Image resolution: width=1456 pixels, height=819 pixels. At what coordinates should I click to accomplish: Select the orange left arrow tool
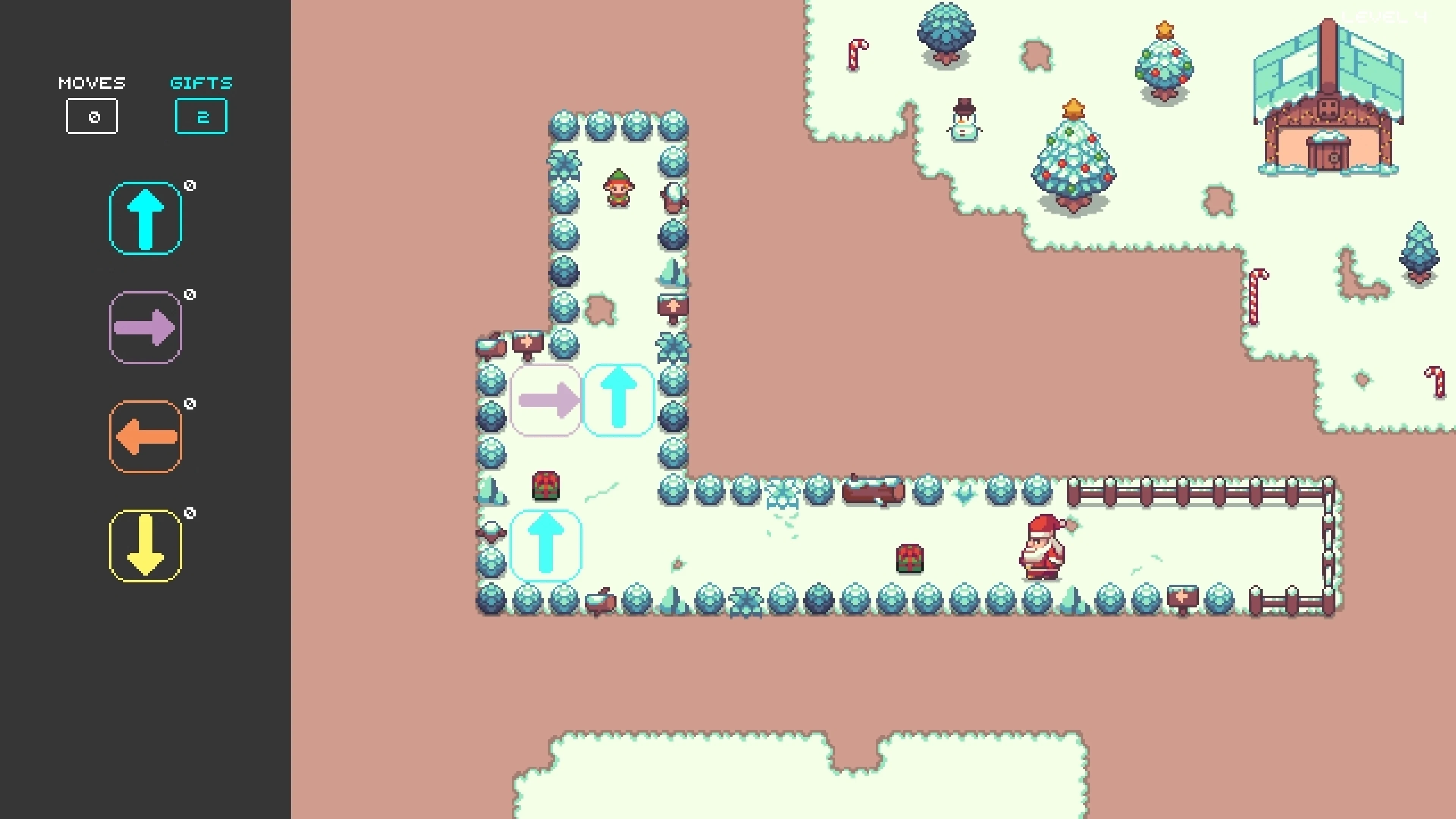point(145,435)
